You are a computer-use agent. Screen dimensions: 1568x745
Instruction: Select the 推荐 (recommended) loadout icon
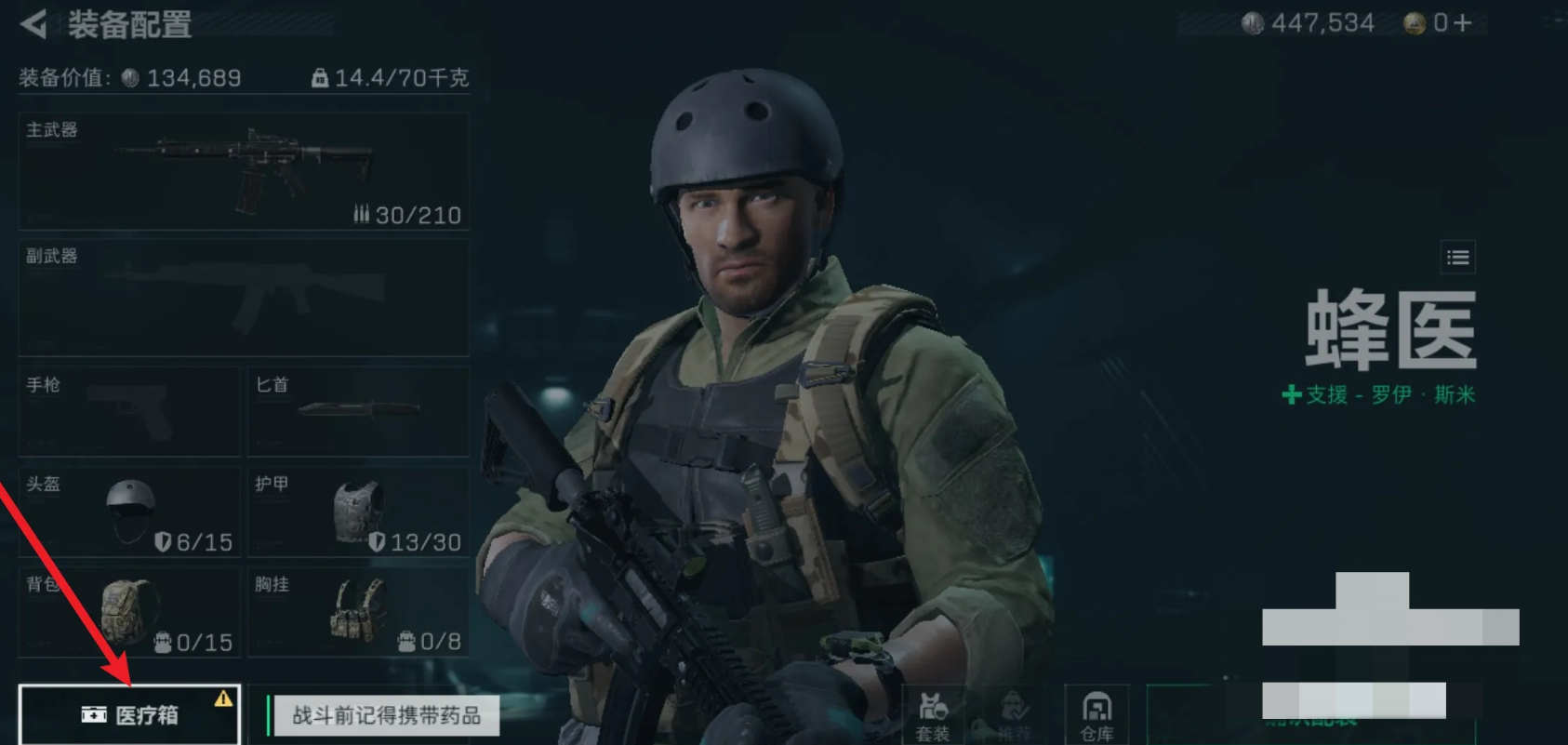(x=1013, y=716)
